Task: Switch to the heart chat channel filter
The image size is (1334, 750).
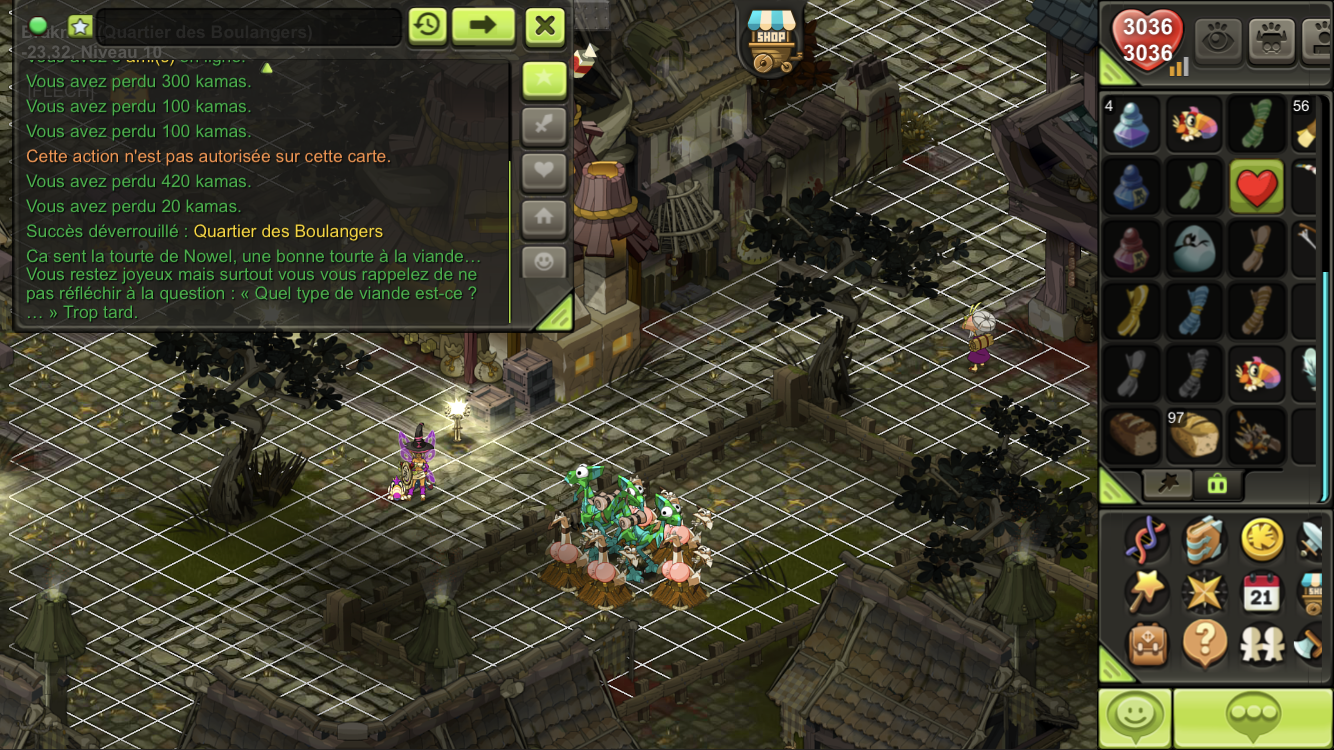Action: click(545, 171)
